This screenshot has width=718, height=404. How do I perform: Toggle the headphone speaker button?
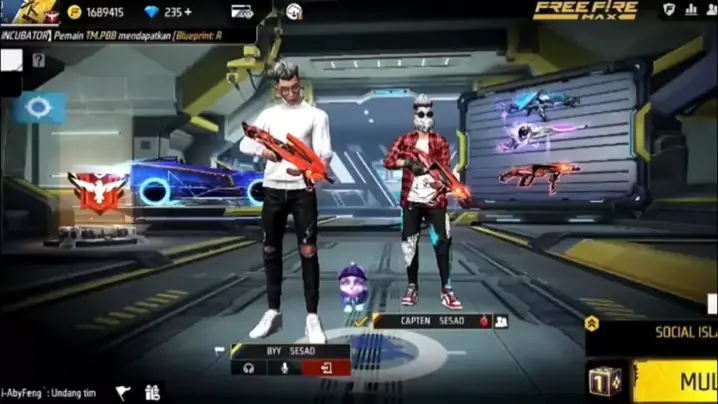248,368
